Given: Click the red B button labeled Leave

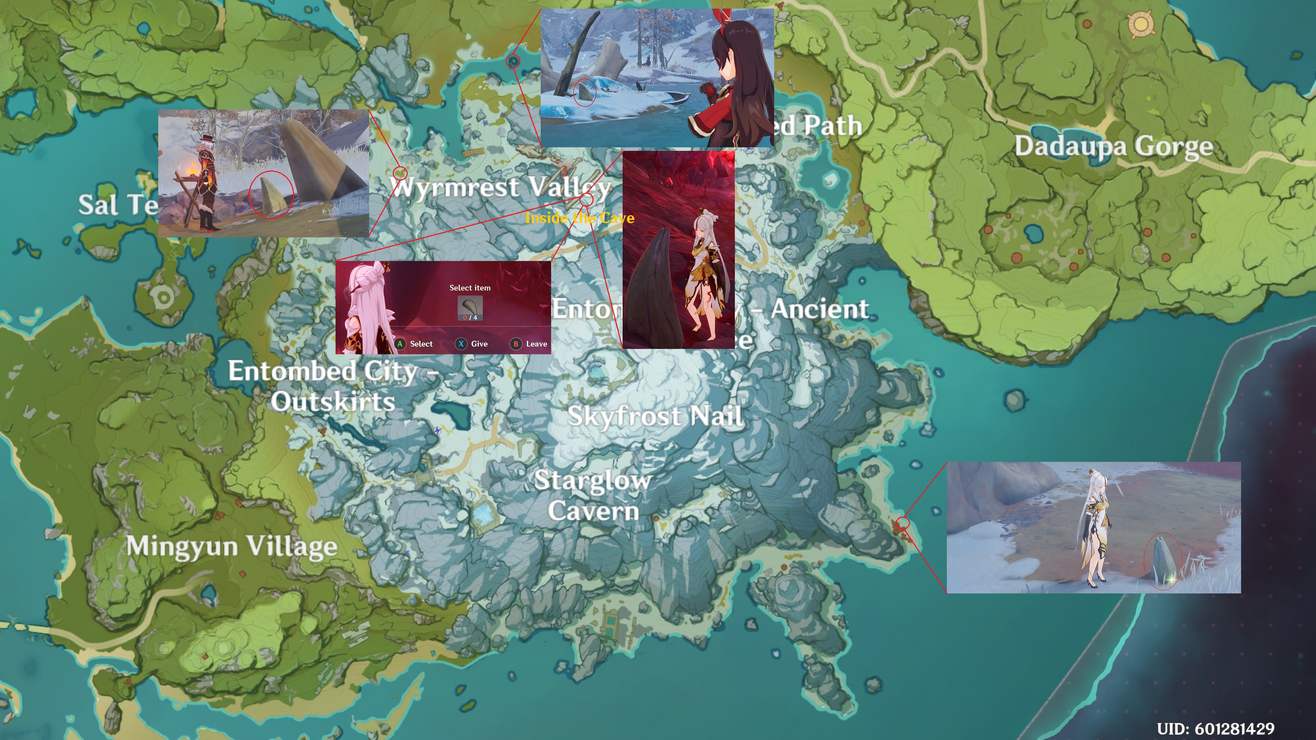Looking at the screenshot, I should click(x=518, y=343).
